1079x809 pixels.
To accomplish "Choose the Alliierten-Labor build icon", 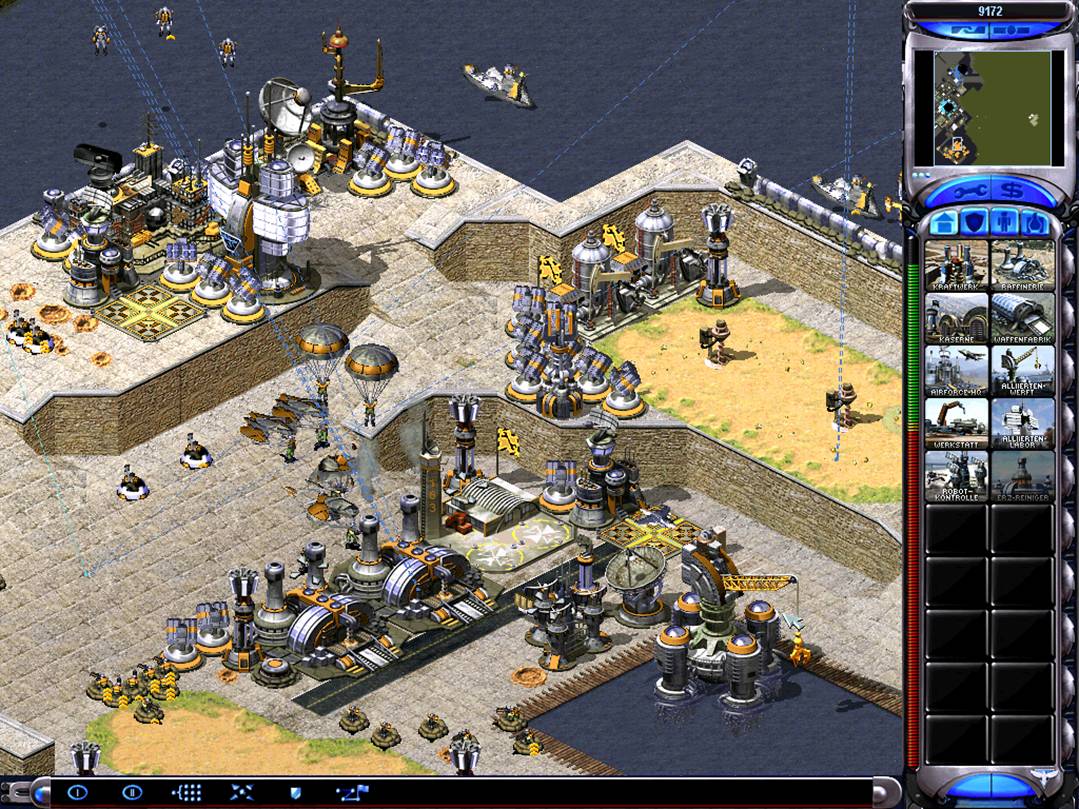I will click(1022, 424).
